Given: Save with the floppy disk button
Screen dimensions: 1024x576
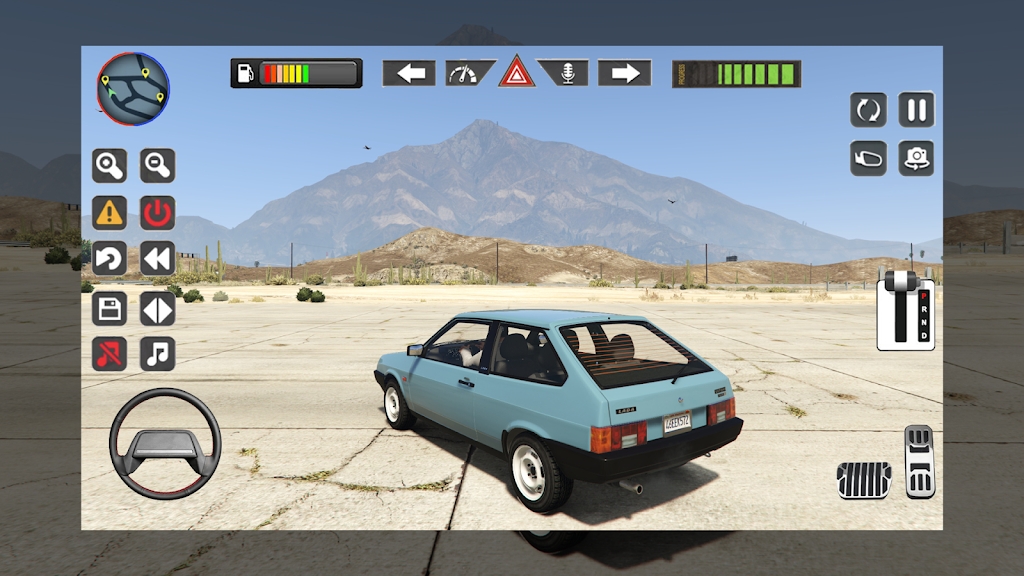Looking at the screenshot, I should tap(109, 307).
